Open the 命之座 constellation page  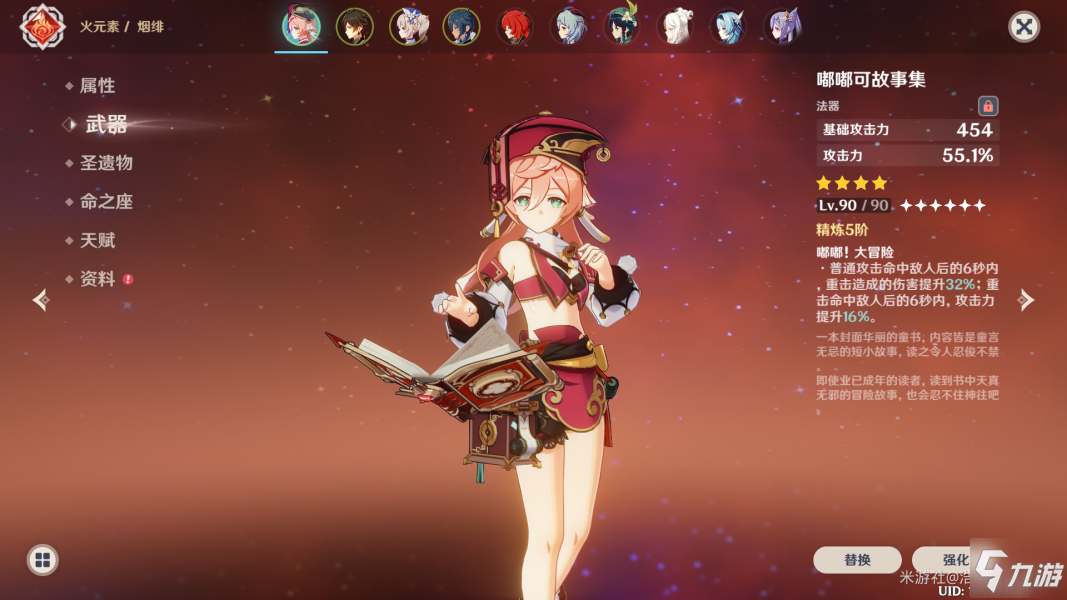(x=106, y=202)
